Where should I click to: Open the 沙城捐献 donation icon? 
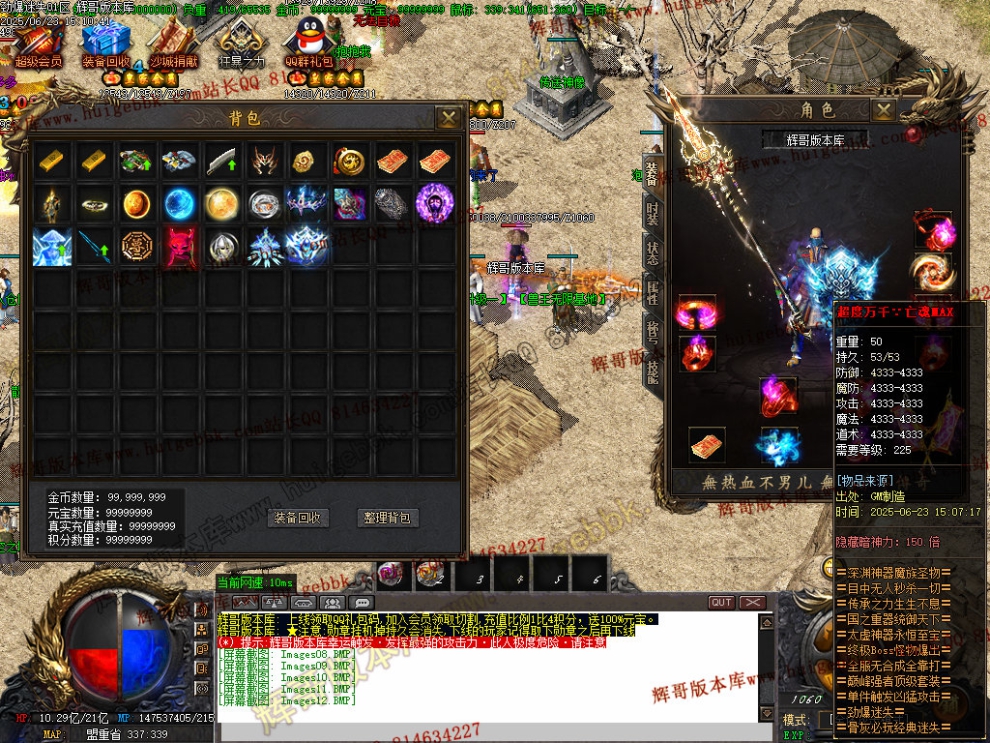tap(171, 45)
